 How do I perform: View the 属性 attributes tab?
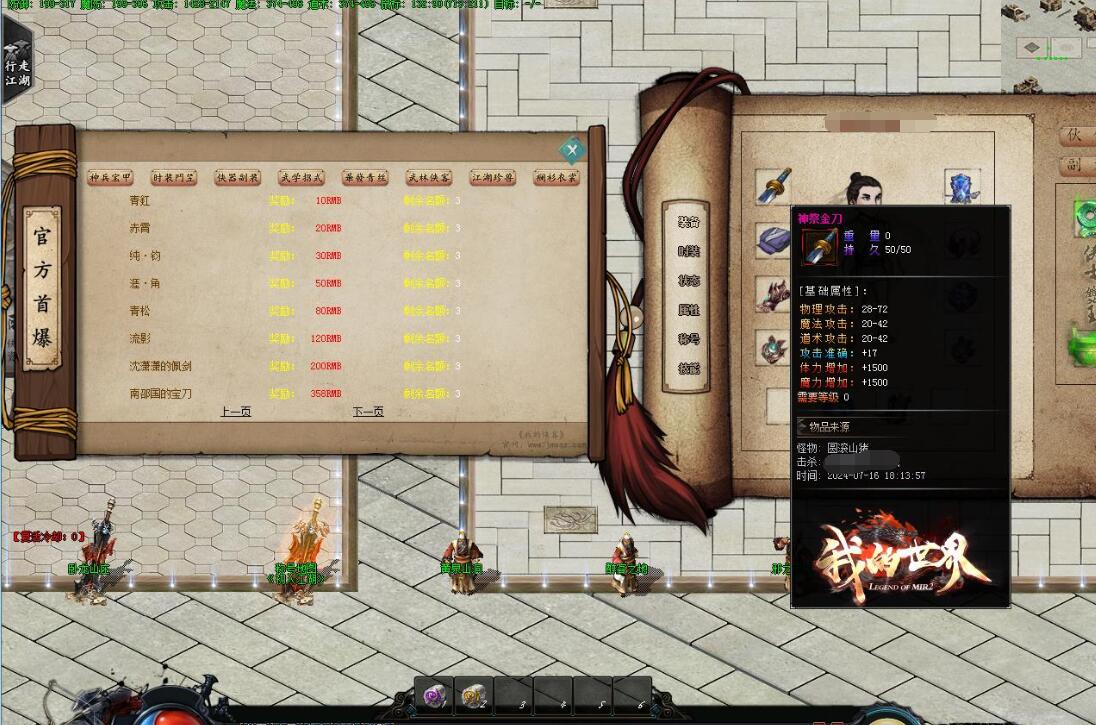pyautogui.click(x=688, y=310)
